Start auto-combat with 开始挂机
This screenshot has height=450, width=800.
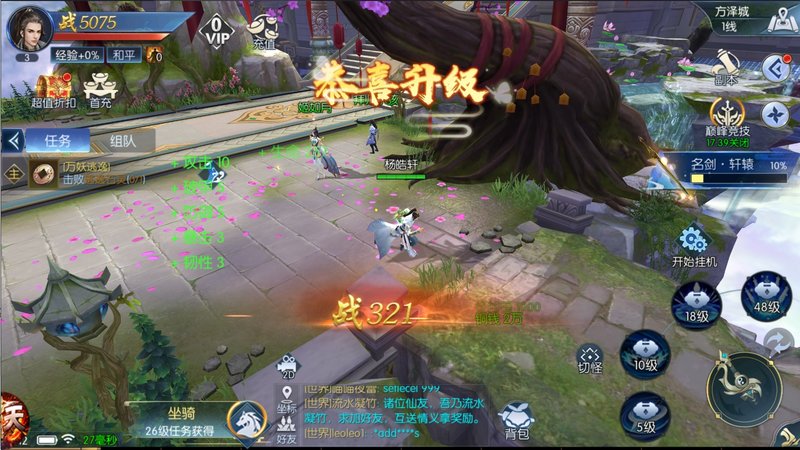(x=694, y=246)
